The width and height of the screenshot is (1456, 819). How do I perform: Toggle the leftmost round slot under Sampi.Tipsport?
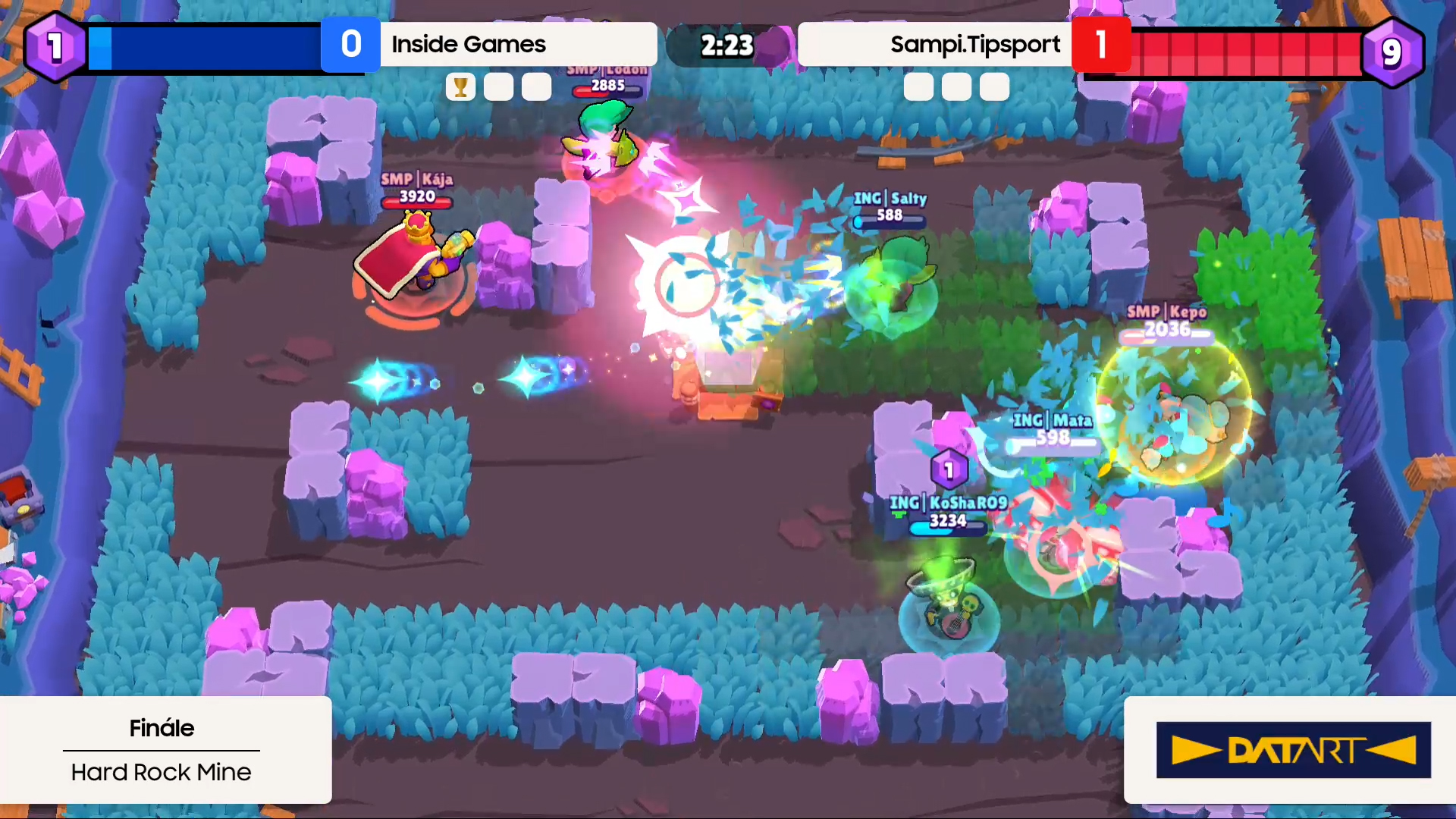click(918, 86)
